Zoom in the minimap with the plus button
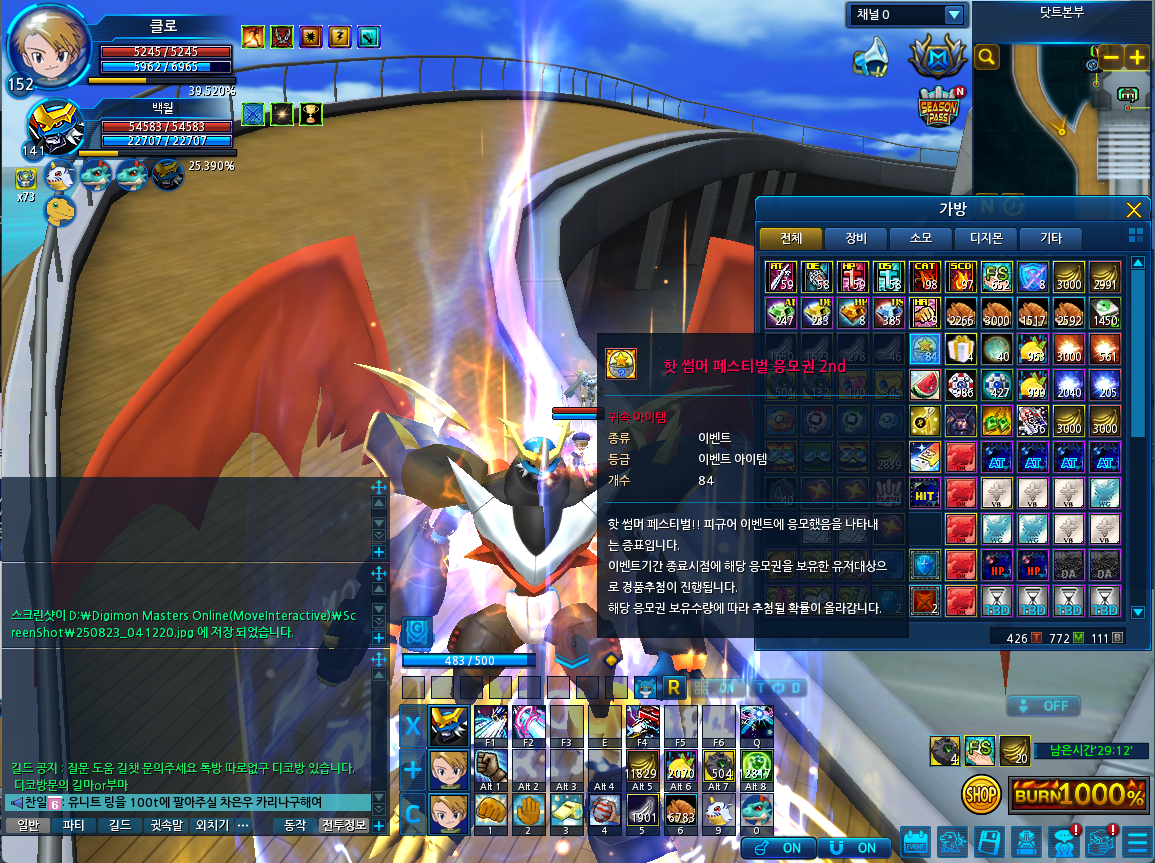 point(1137,57)
